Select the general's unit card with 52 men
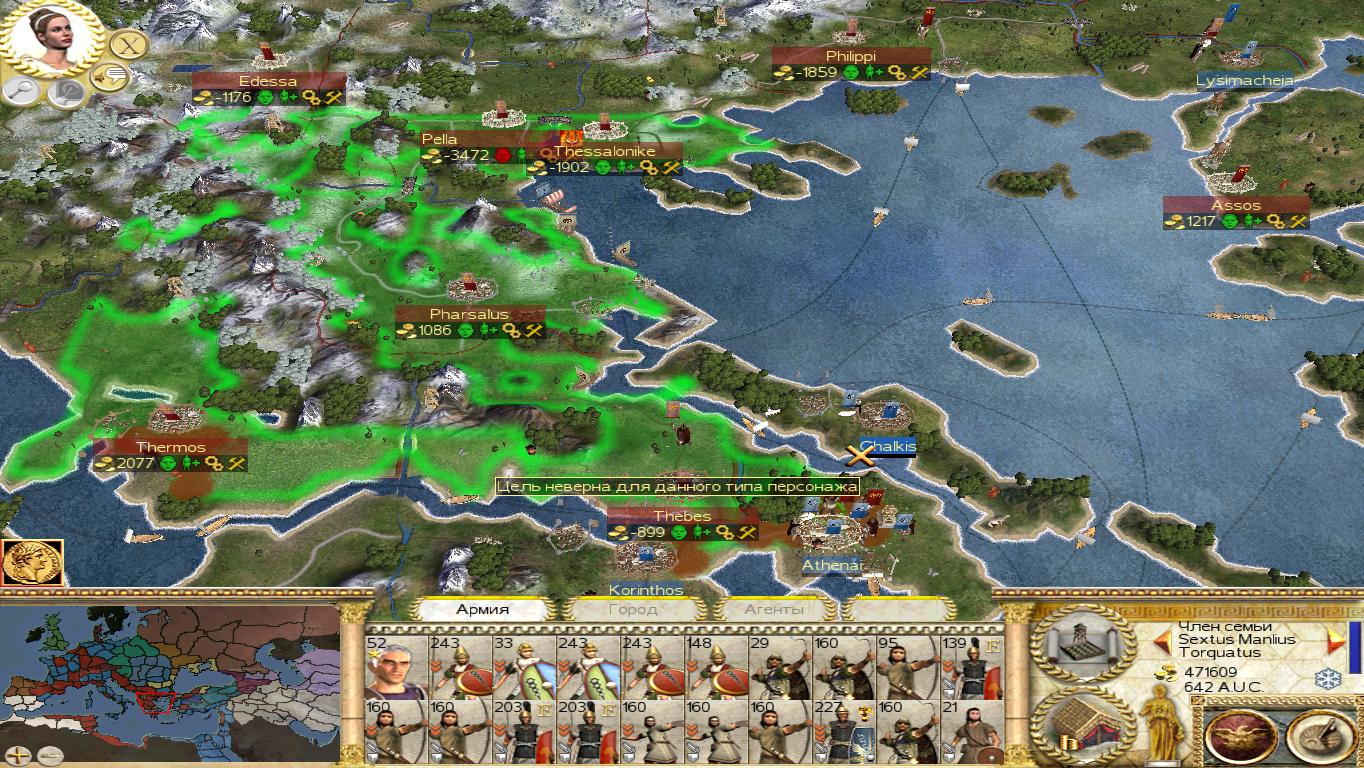Viewport: 1364px width, 768px height. pos(396,667)
